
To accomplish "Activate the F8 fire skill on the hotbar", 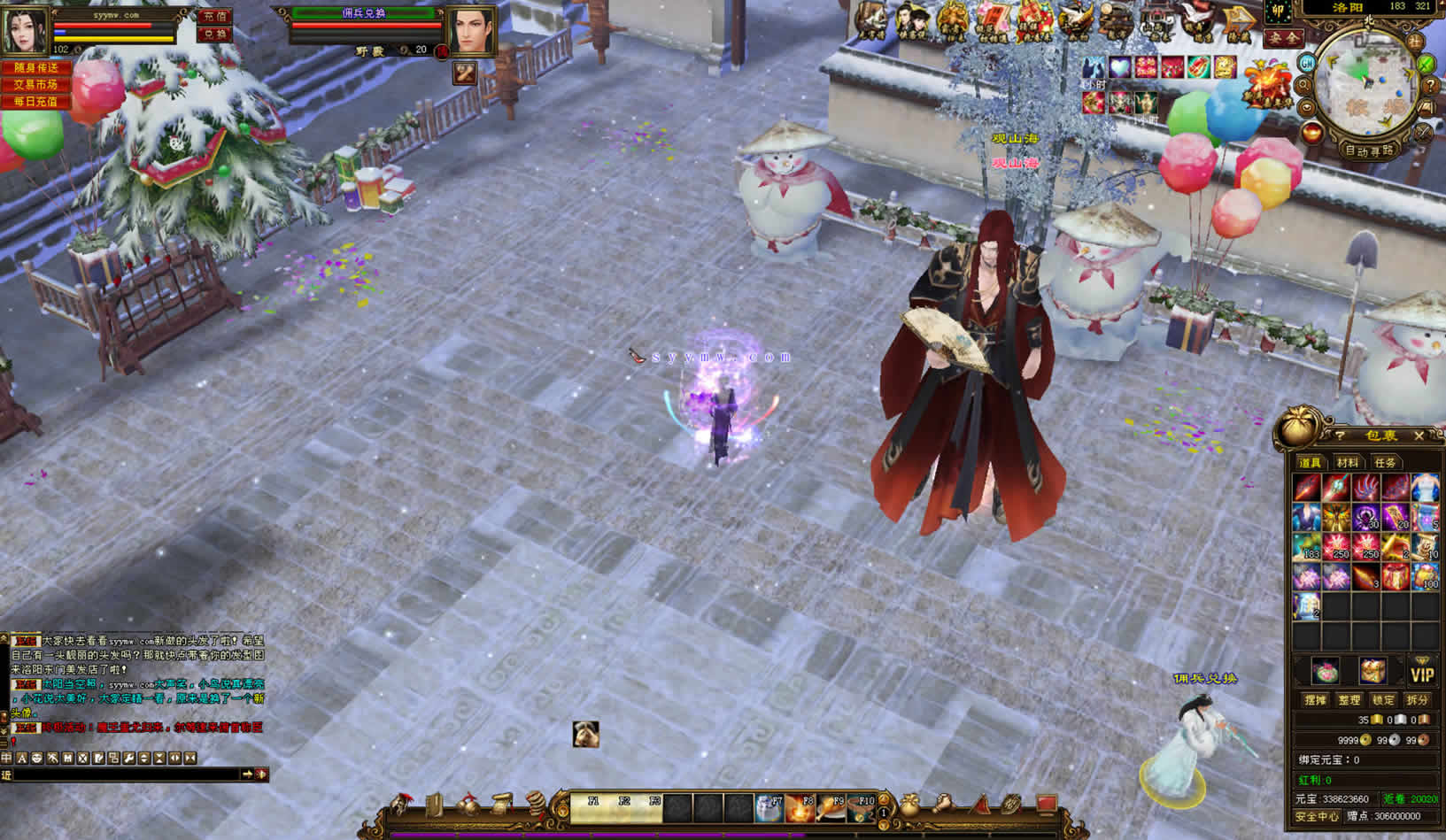I will (x=799, y=807).
